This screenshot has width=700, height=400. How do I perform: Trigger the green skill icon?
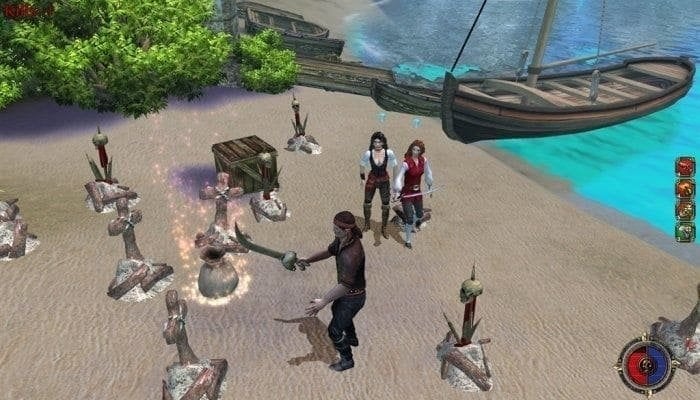coord(685,232)
